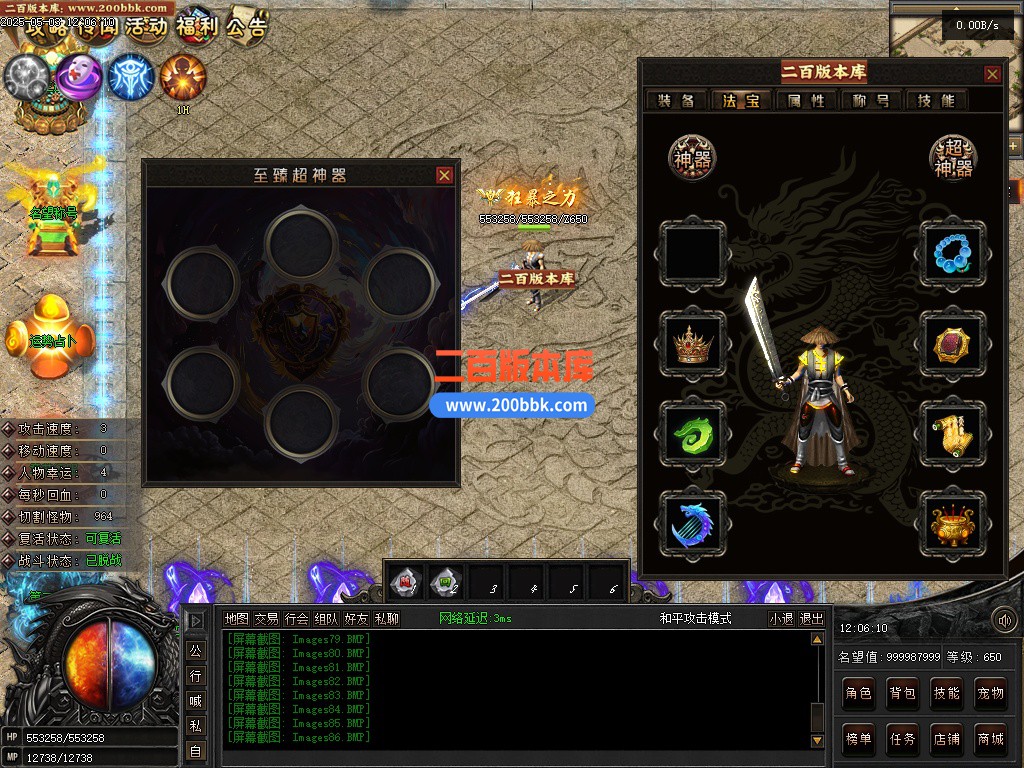Visit the 商城 shop
Viewport: 1024px width, 768px height.
[990, 739]
